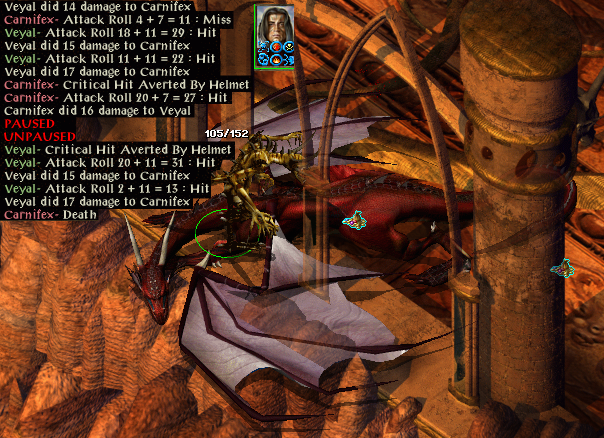Select Veyal's character portrait
The width and height of the screenshot is (604, 438).
click(274, 29)
